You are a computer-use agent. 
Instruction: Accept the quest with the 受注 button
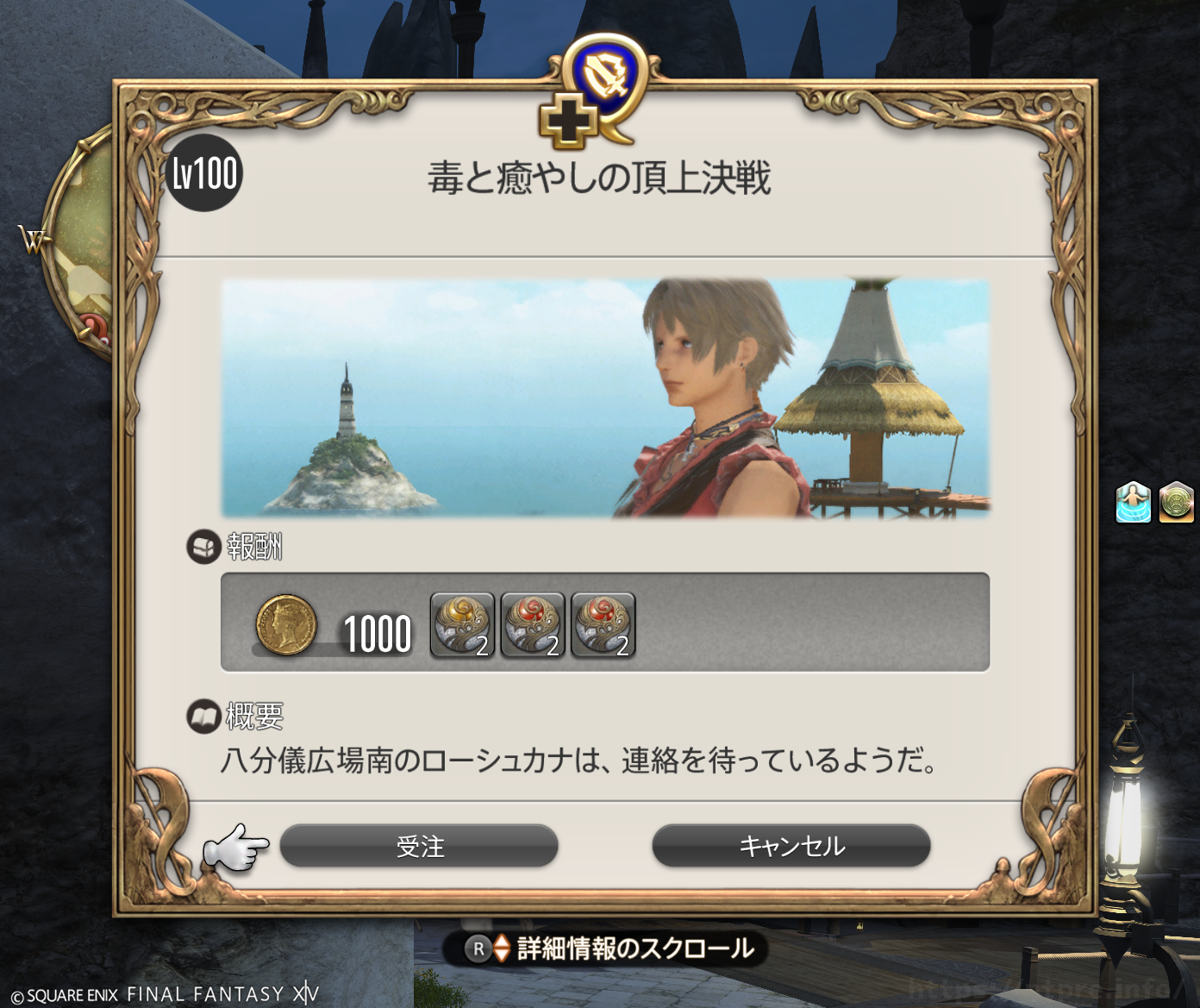(419, 846)
